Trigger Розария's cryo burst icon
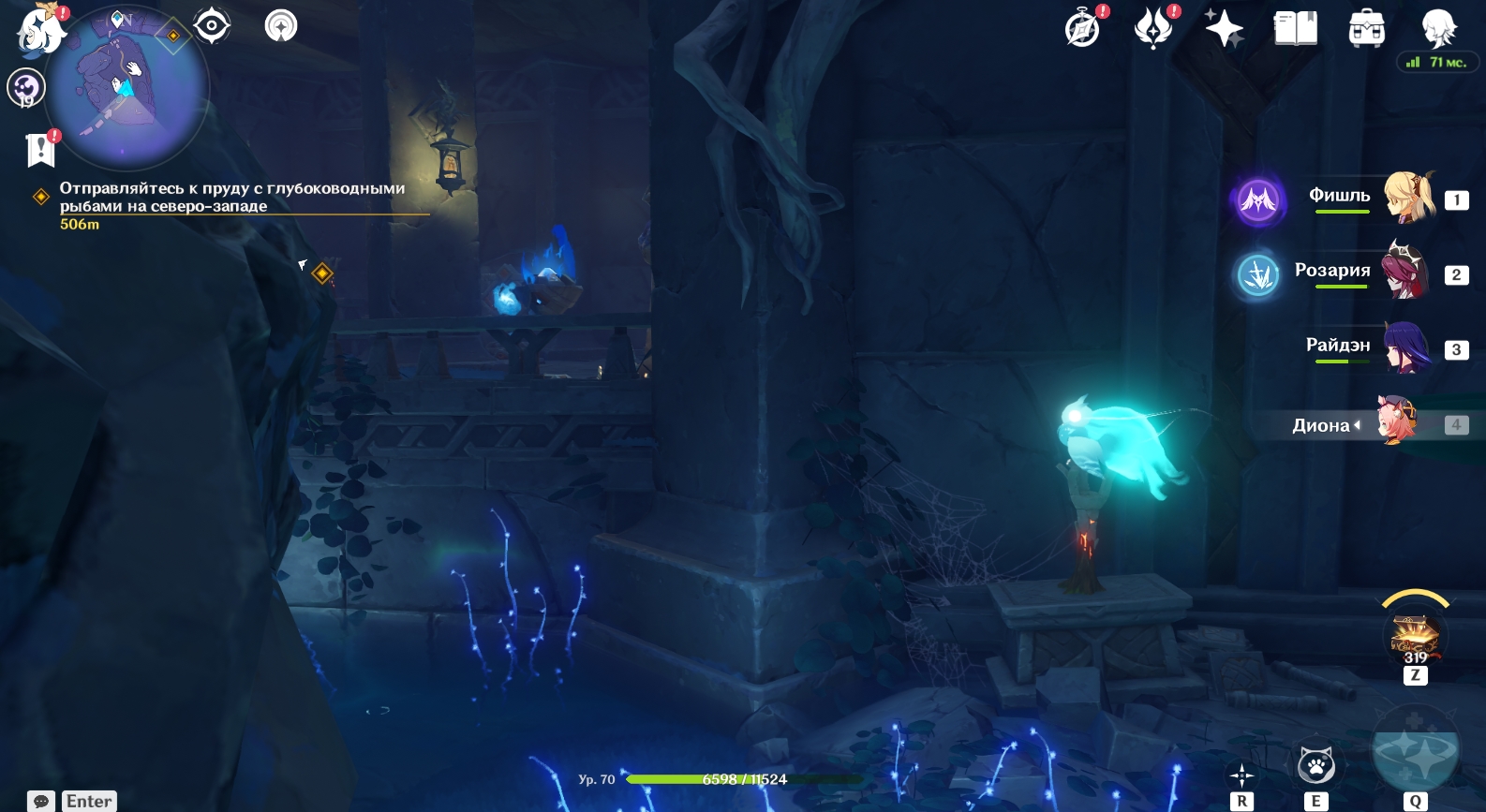The height and width of the screenshot is (812, 1486). (1258, 275)
